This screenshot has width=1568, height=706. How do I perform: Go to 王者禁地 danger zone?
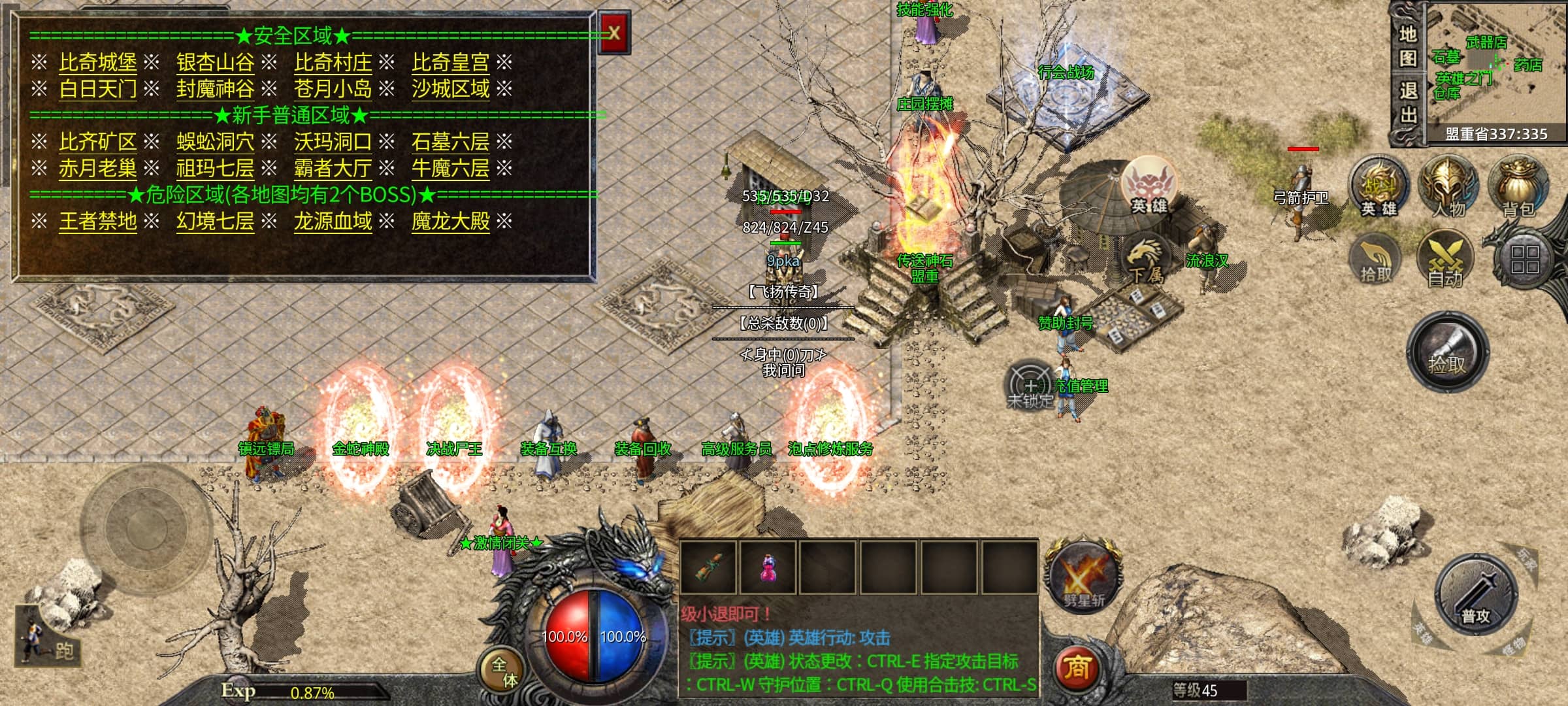click(98, 222)
